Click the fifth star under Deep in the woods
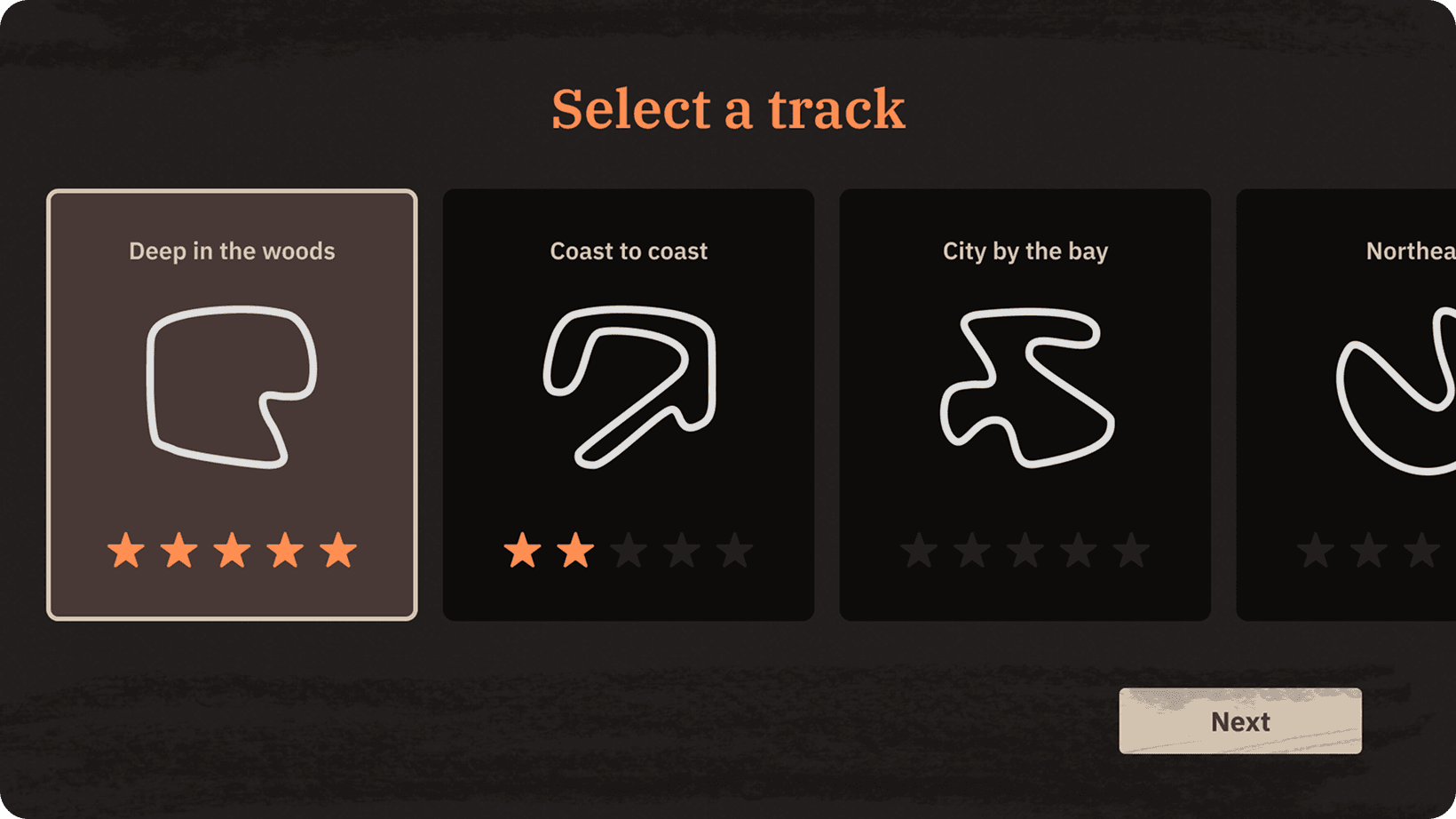This screenshot has height=819, width=1456. click(337, 551)
